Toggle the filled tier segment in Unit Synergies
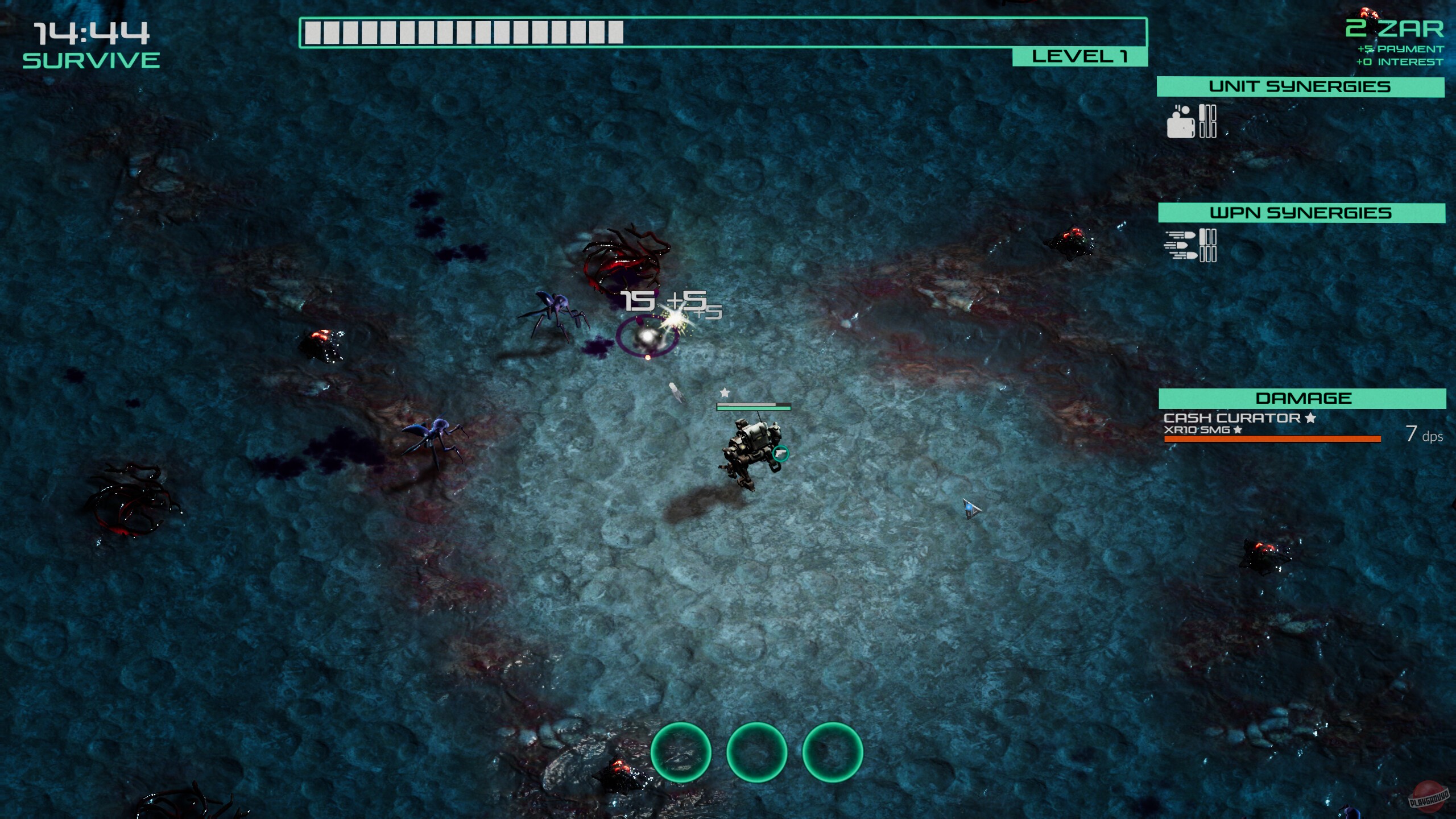Image resolution: width=1456 pixels, height=819 pixels. click(x=1201, y=113)
